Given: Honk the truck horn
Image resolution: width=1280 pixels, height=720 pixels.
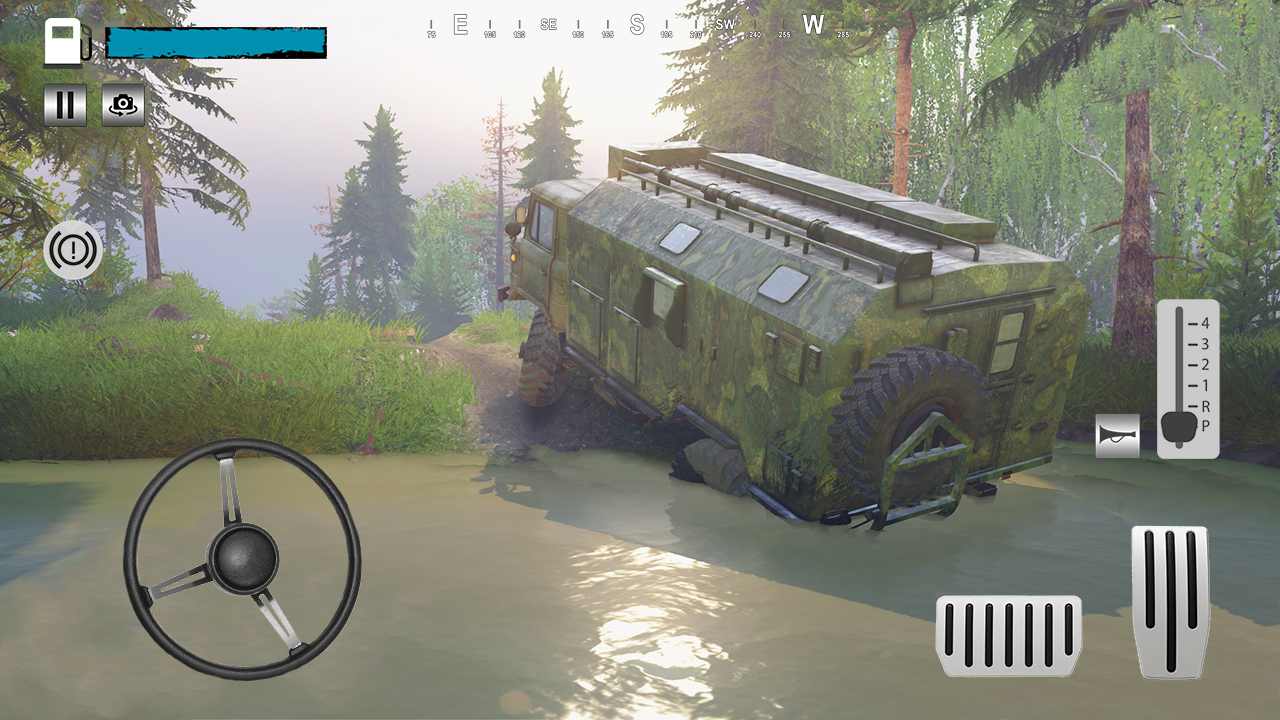Looking at the screenshot, I should pos(1117,435).
